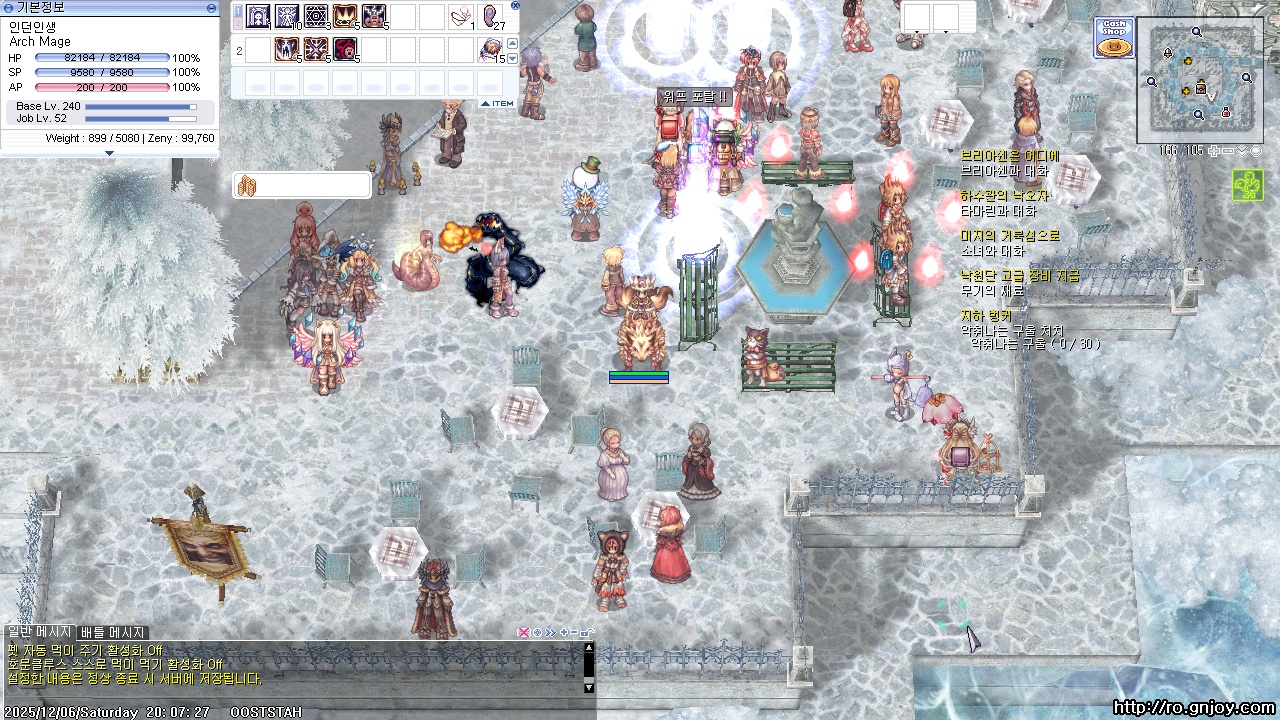Click the minimap magnifier search icon
The width and height of the screenshot is (1280, 720).
[x=1143, y=151]
